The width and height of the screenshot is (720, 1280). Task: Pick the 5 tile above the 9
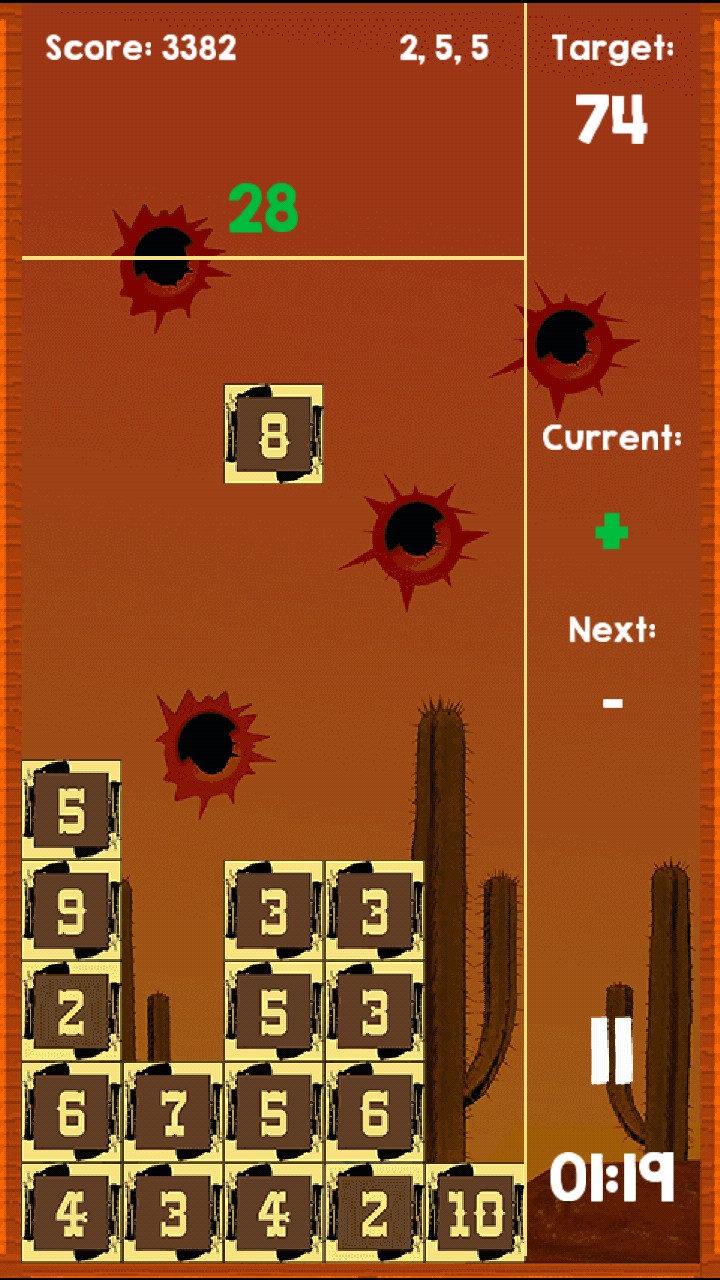(x=72, y=810)
